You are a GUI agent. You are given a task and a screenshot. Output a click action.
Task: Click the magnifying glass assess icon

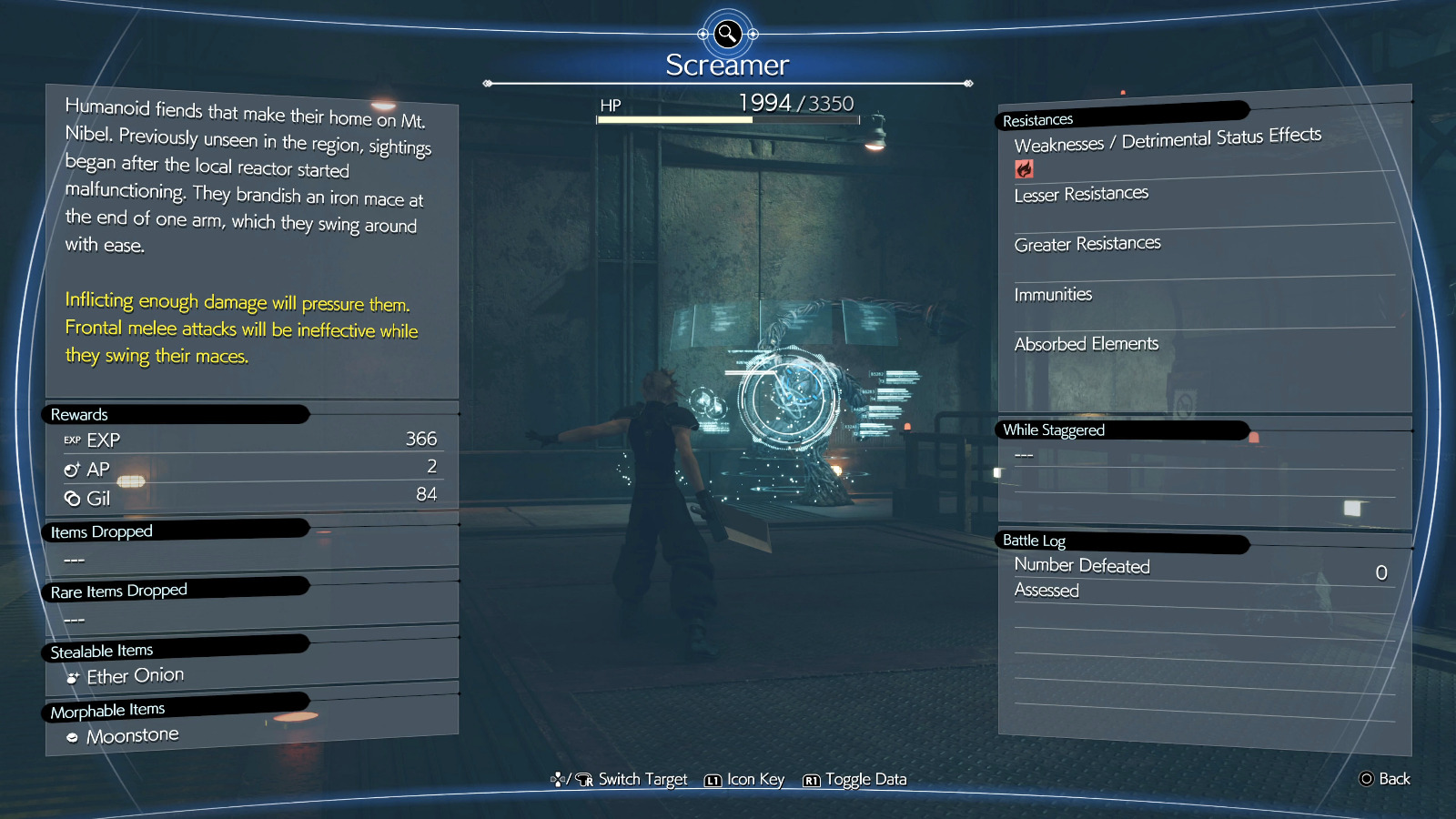tap(727, 35)
